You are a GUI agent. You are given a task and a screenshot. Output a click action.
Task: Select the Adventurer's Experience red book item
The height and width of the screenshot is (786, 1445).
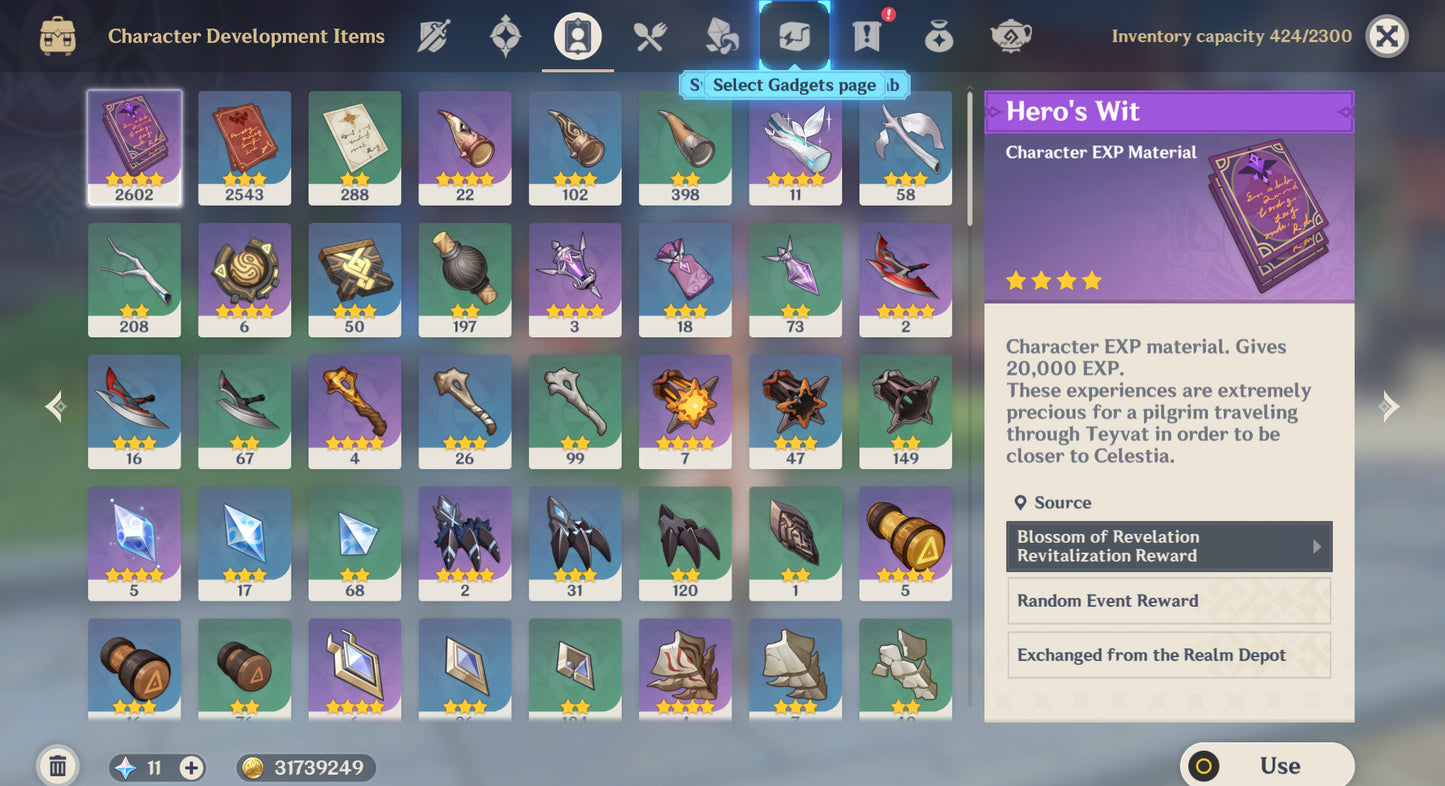click(x=244, y=147)
